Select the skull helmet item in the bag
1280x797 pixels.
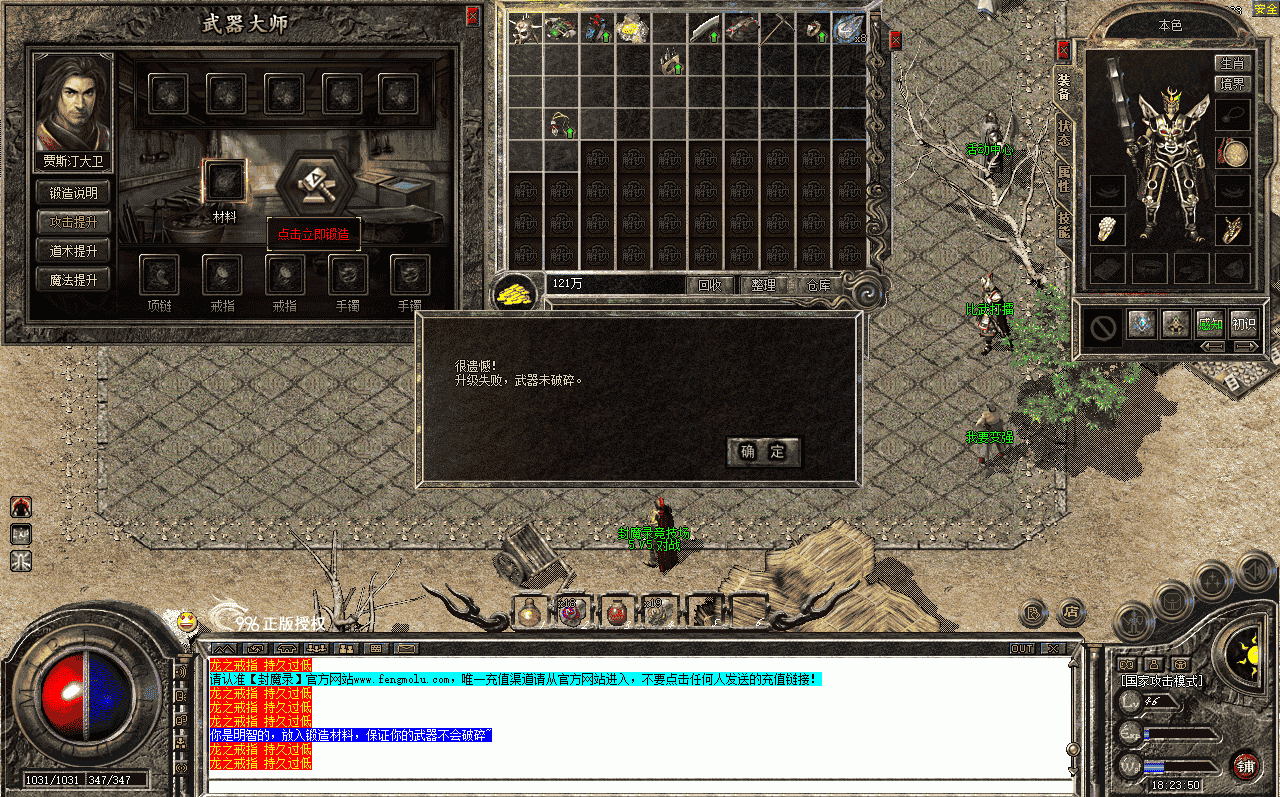(524, 28)
